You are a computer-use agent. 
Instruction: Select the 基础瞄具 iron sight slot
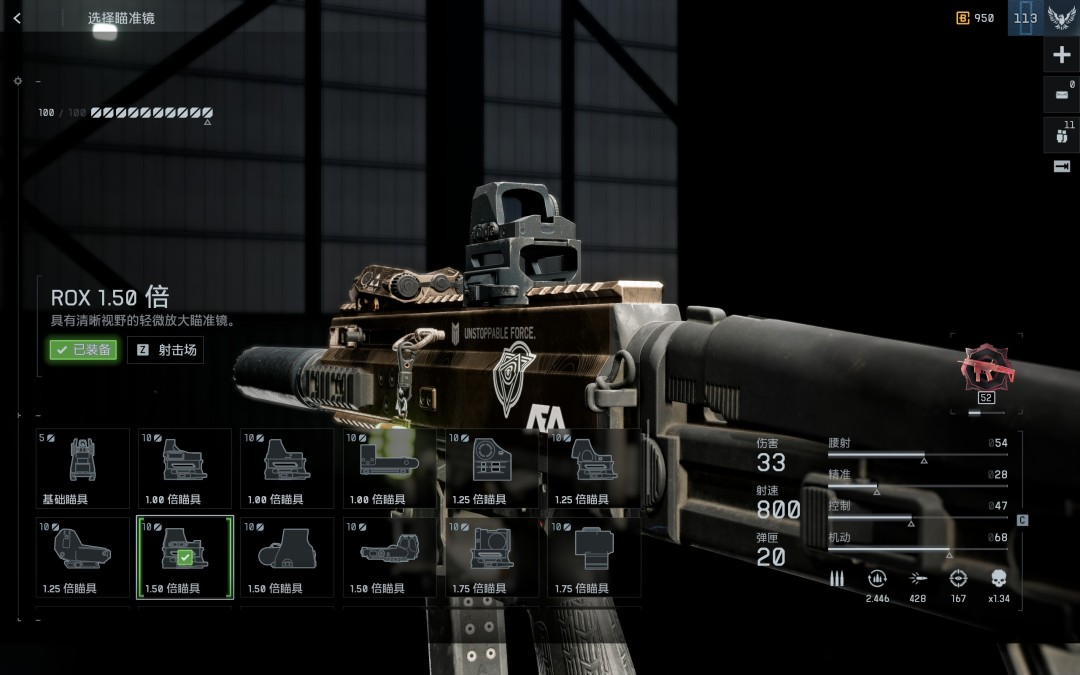coord(83,468)
